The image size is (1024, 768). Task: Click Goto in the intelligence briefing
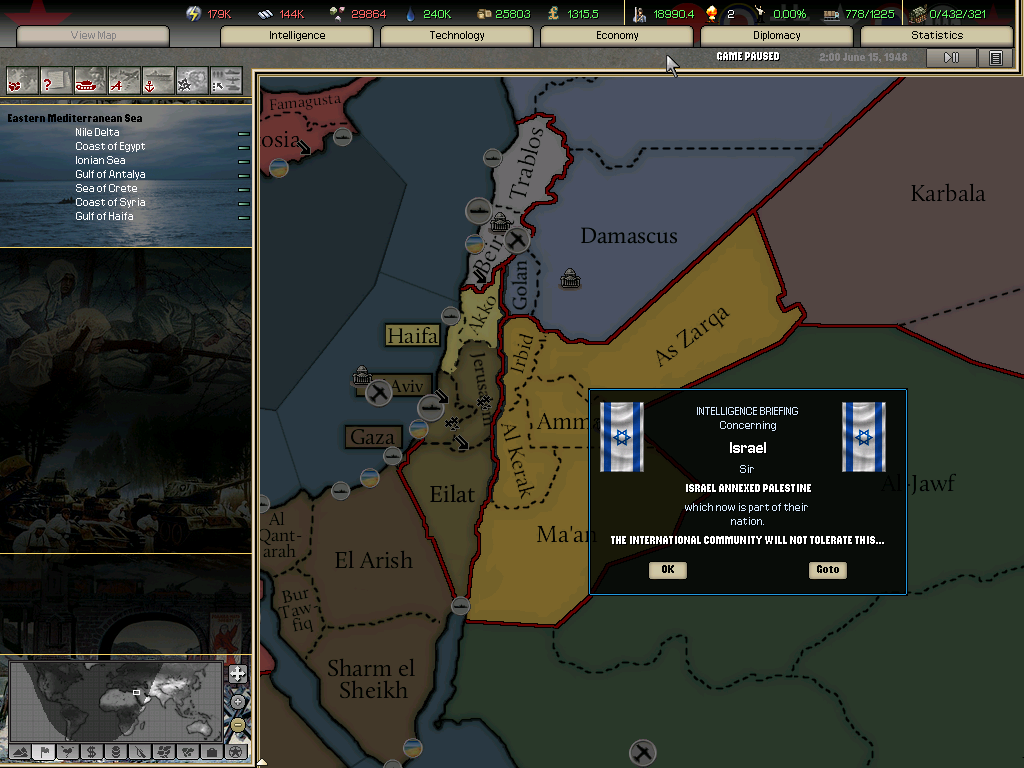click(827, 570)
